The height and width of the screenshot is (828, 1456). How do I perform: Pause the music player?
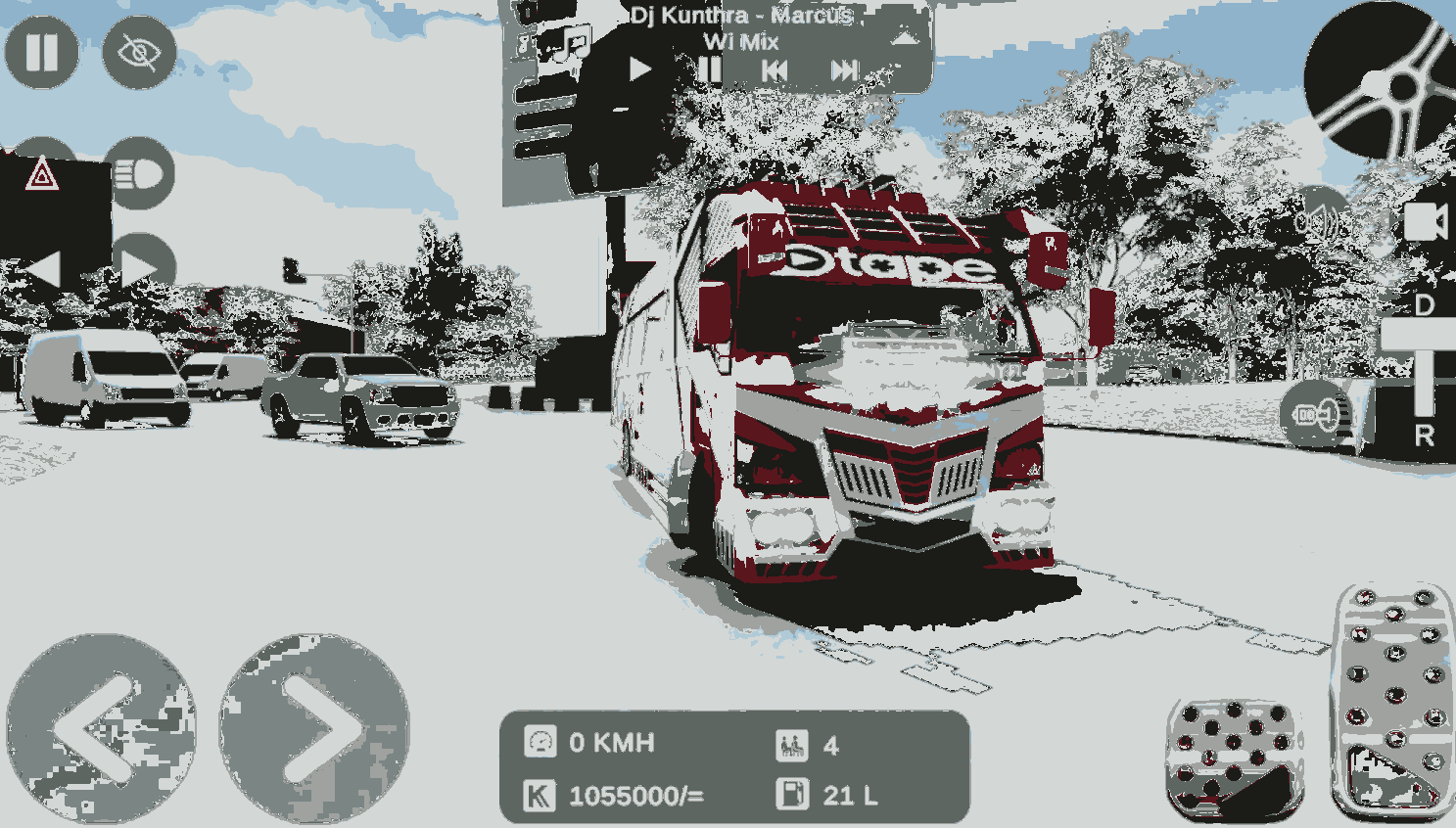pyautogui.click(x=709, y=69)
